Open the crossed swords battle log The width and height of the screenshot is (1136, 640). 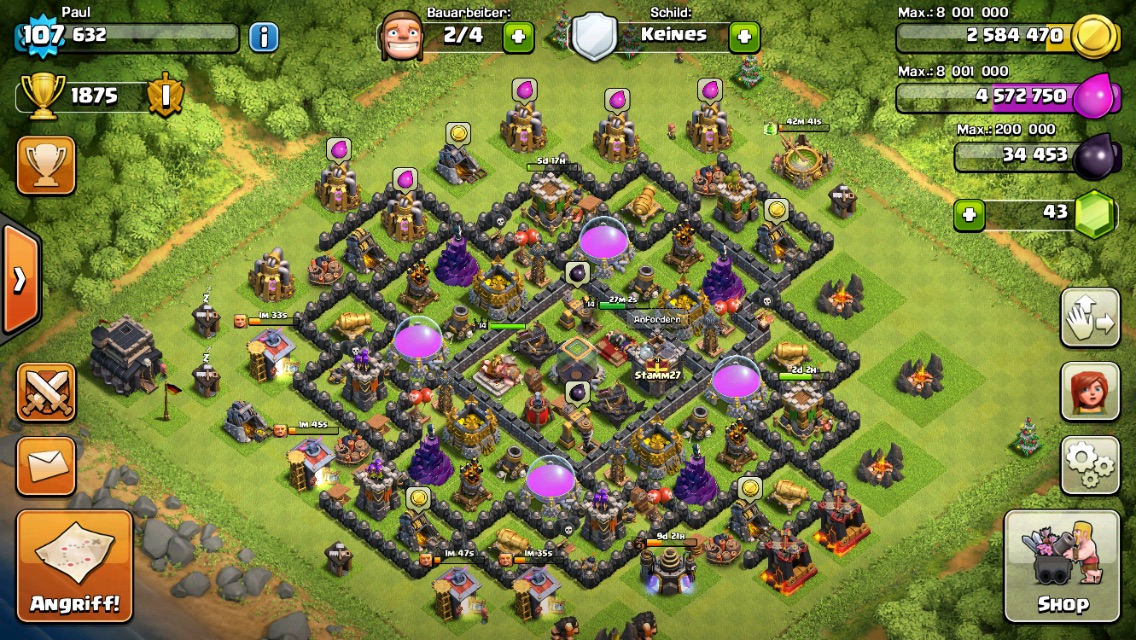coord(46,391)
